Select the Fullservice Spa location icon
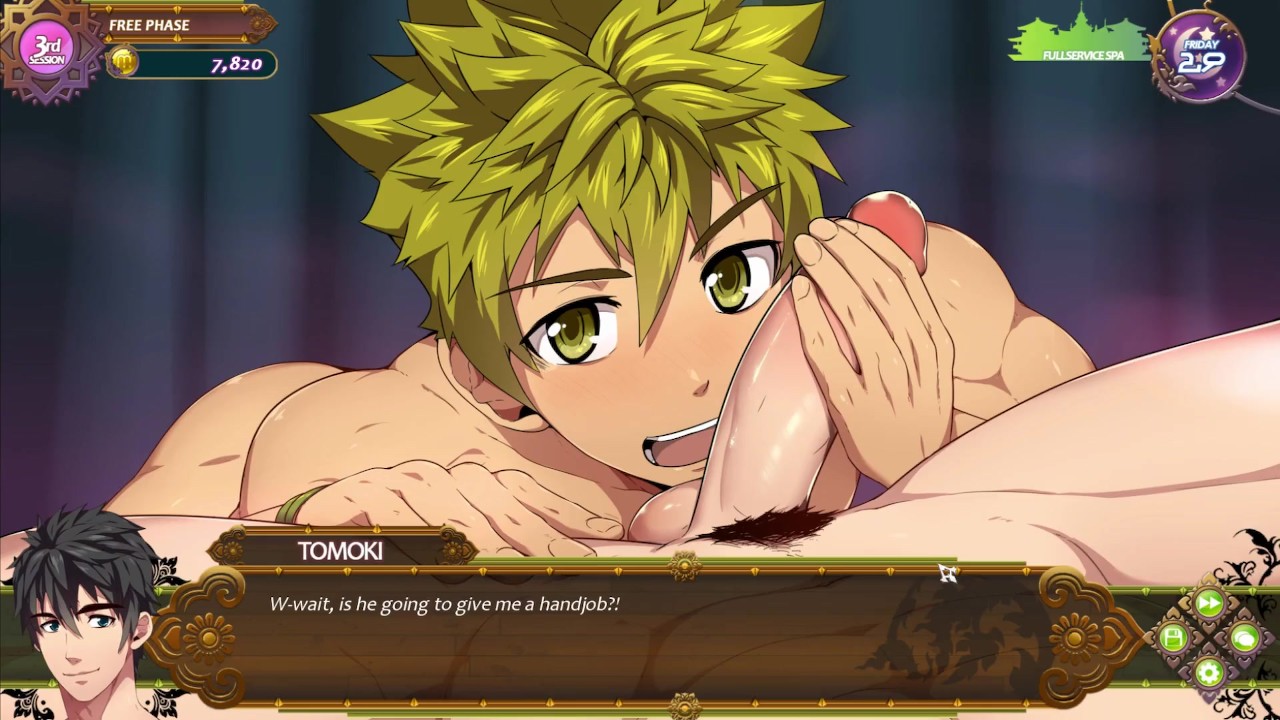Screen dimensions: 1280x720 (1082, 39)
